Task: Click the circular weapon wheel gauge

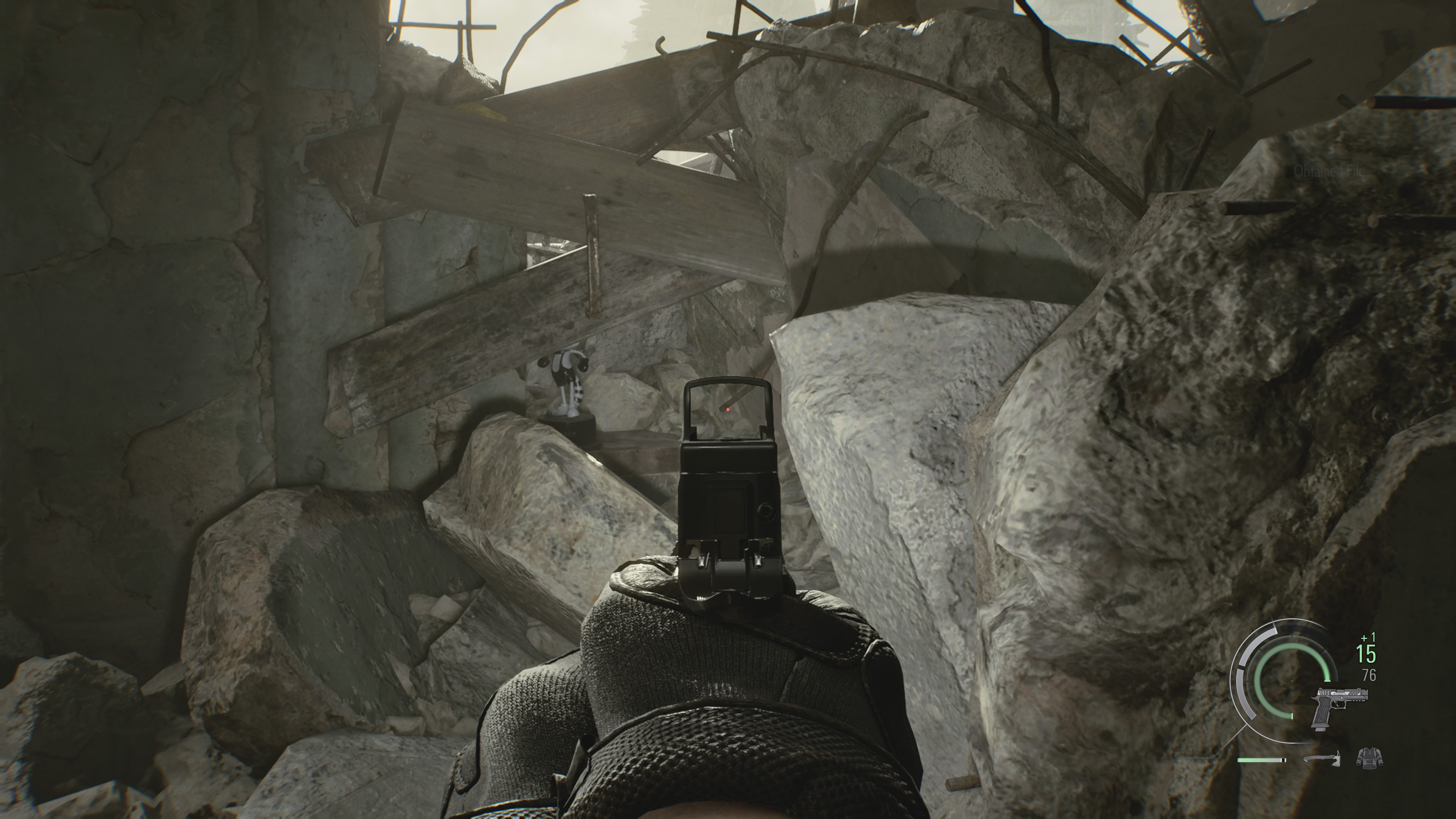Action: 1293,682
